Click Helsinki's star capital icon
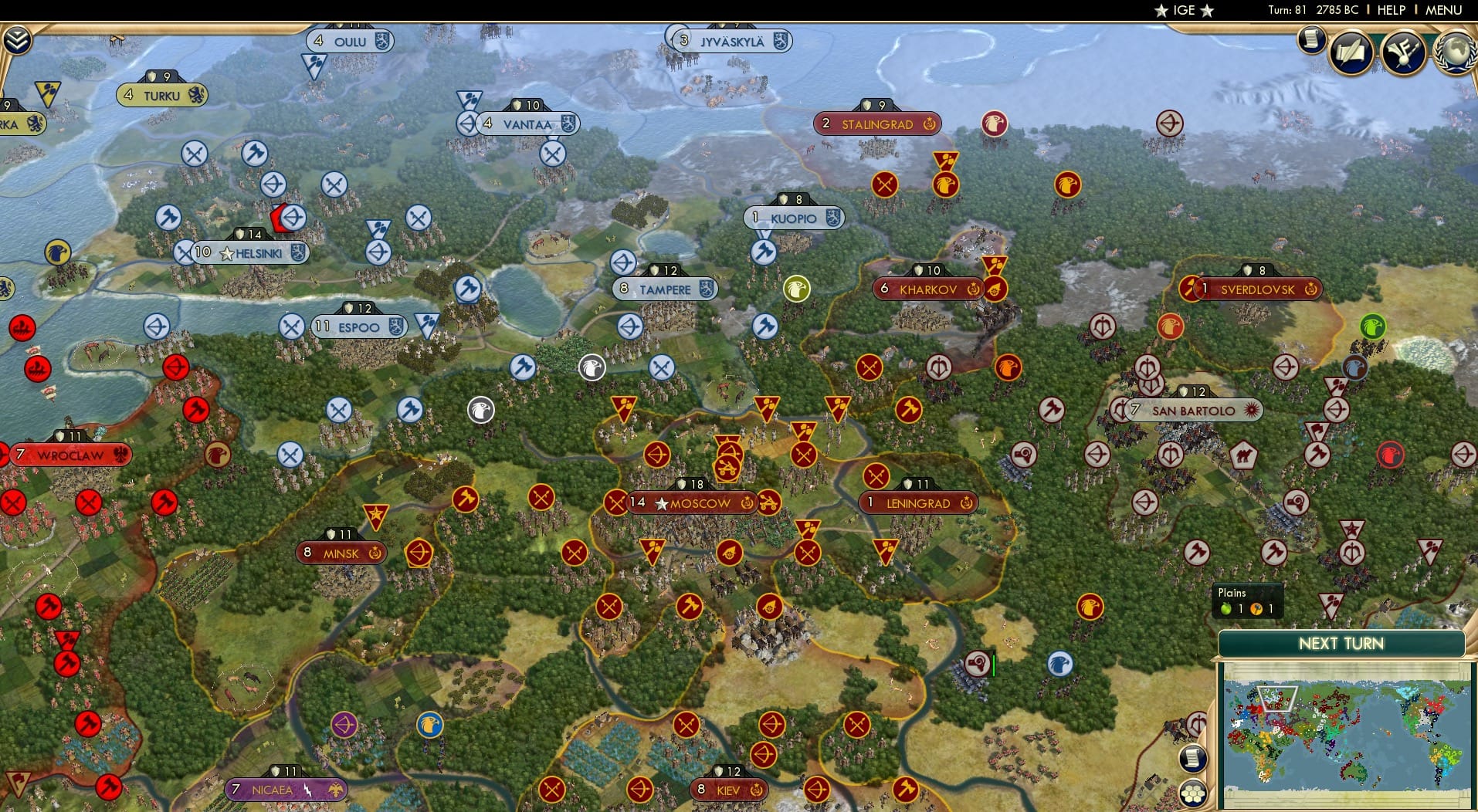Screen dimensions: 1478x812 227,252
